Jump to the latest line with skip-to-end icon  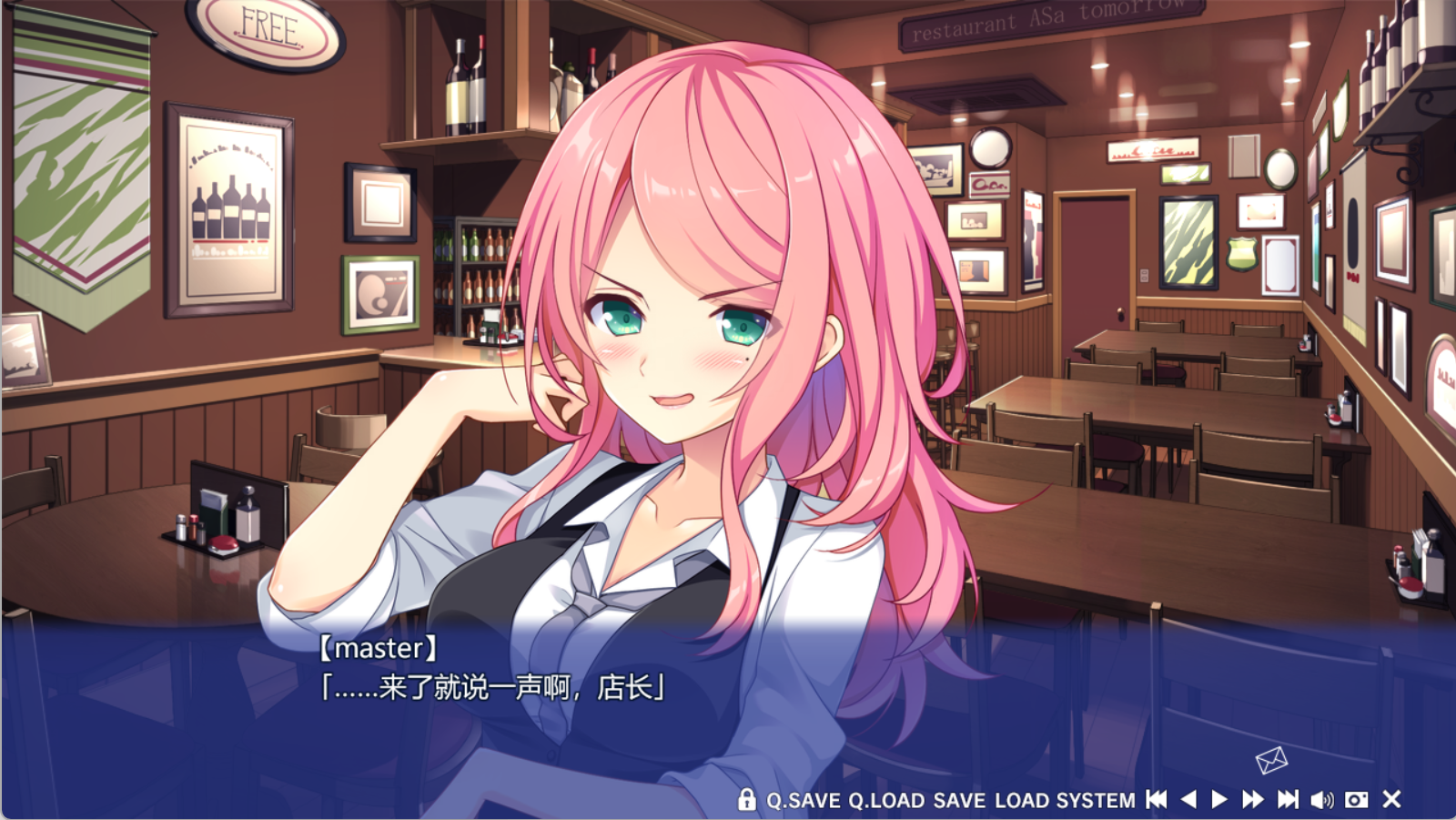[x=1287, y=801]
